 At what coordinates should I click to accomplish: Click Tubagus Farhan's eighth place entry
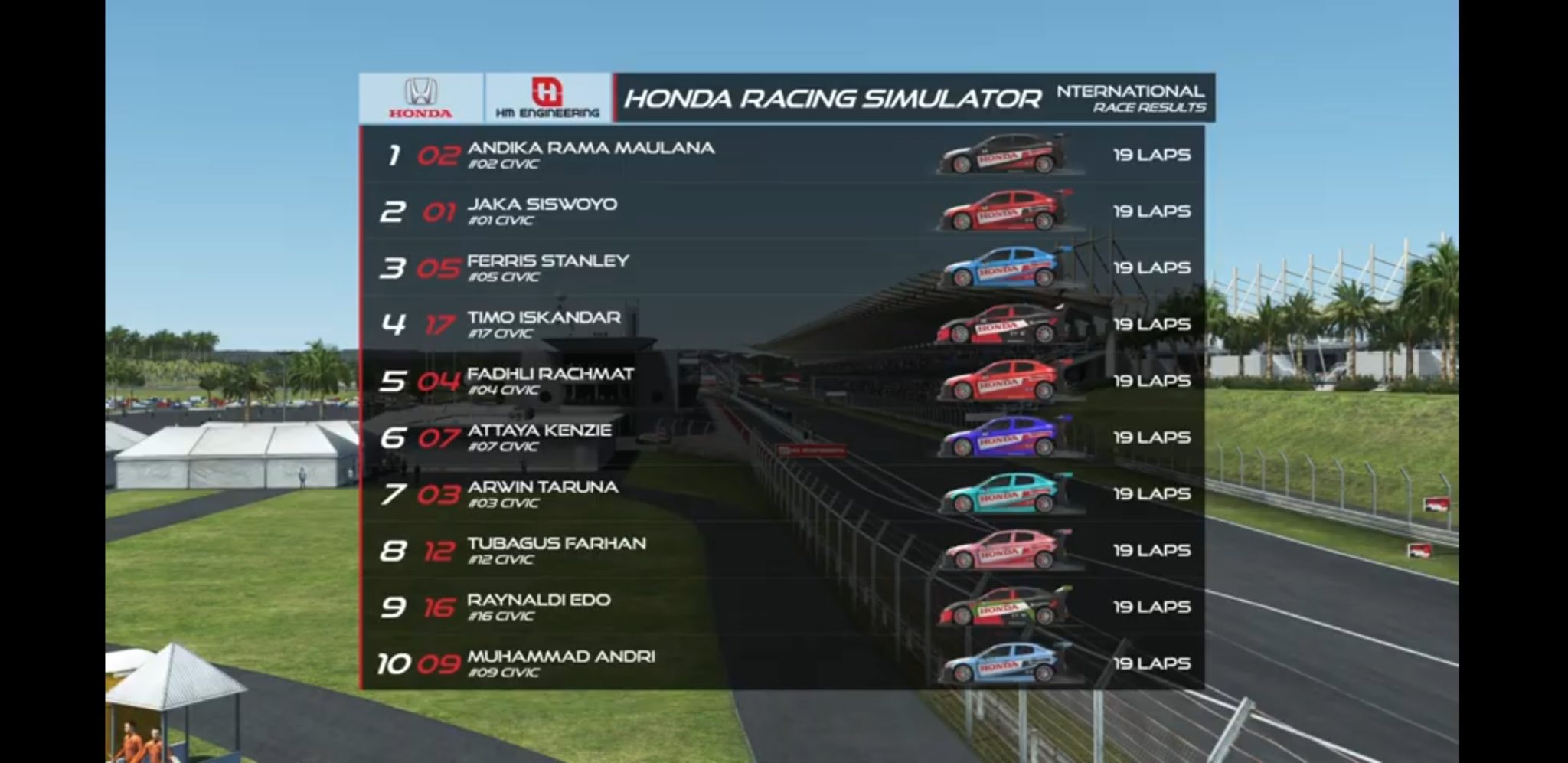tap(556, 550)
